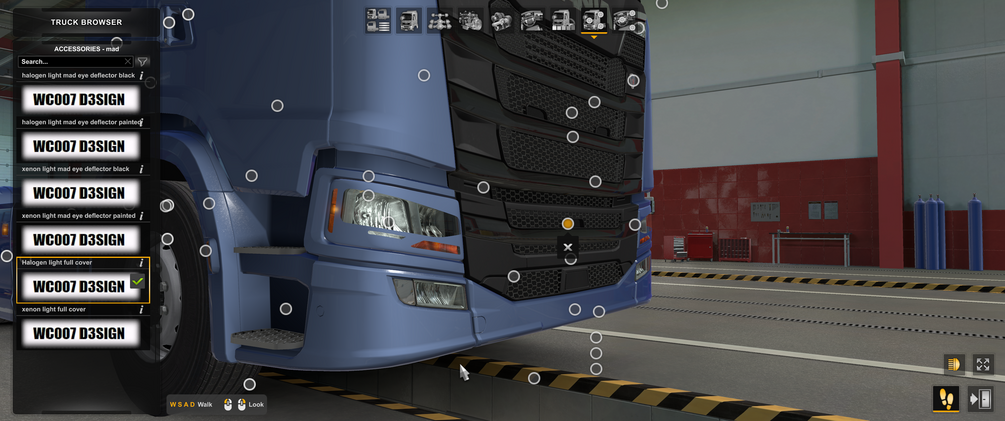Select xenon light full cover accessory
Viewport: 1005px width, 421px height.
tap(79, 333)
